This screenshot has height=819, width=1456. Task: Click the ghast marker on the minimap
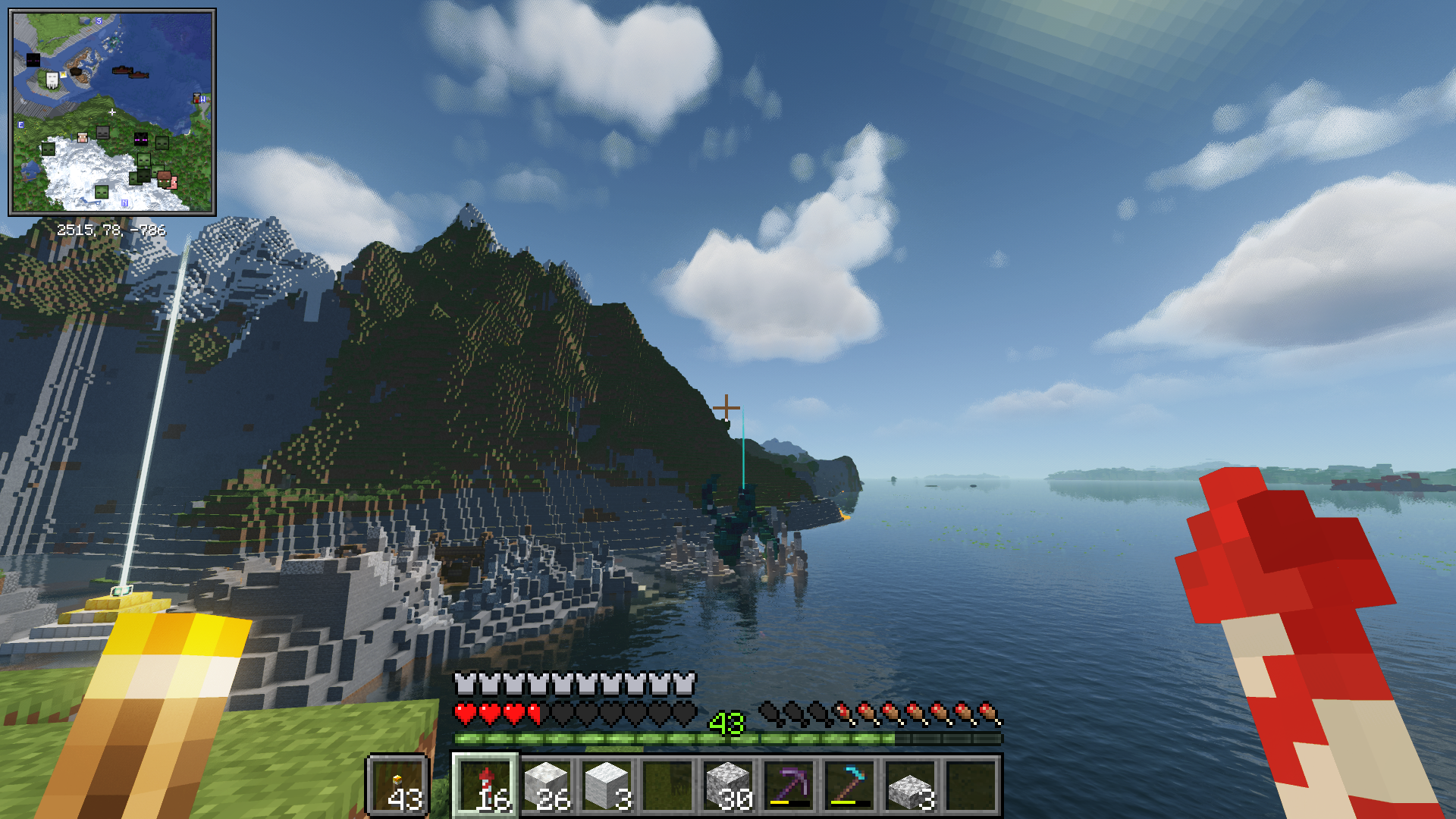(52, 80)
